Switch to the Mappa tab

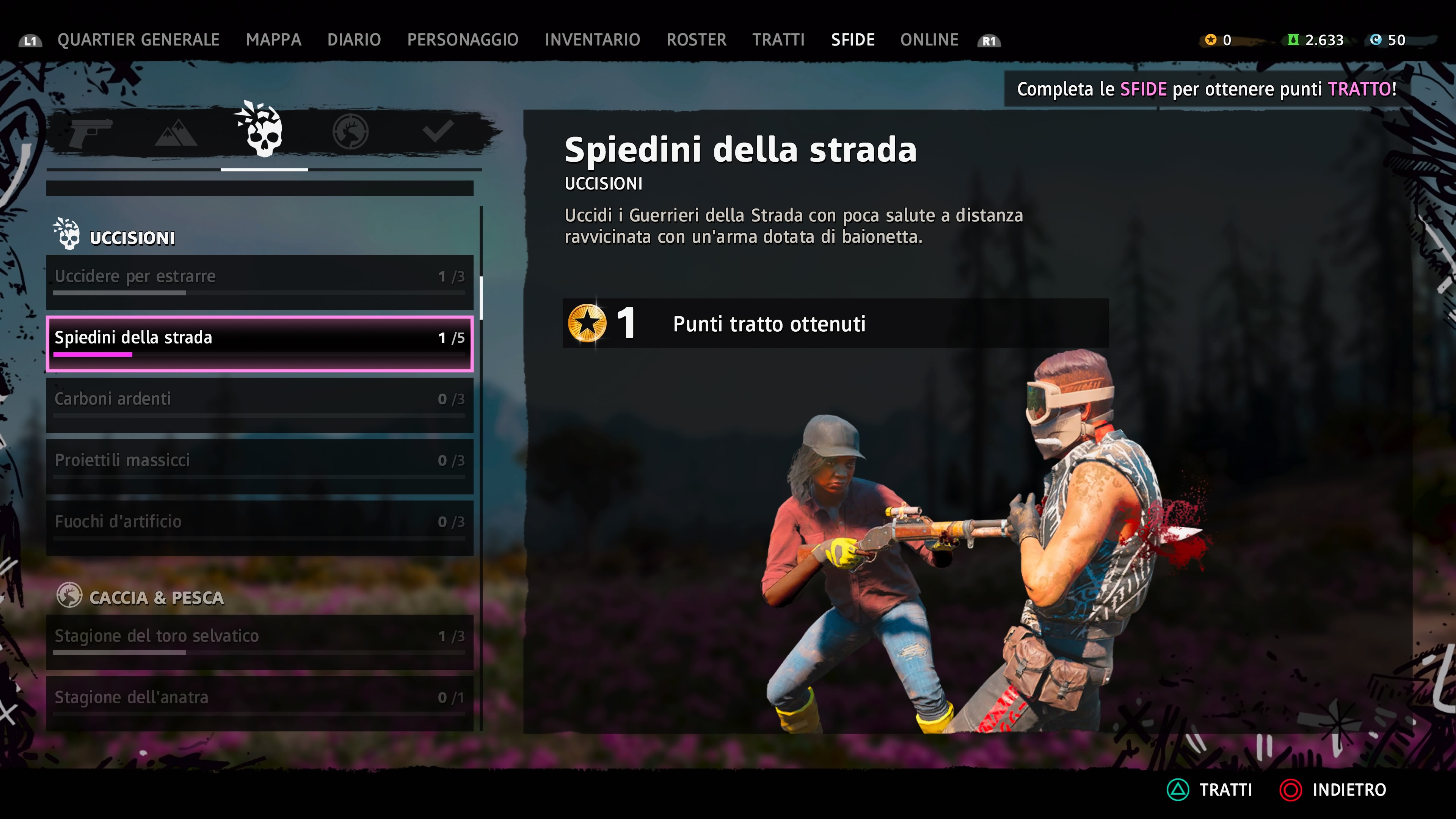tap(273, 40)
